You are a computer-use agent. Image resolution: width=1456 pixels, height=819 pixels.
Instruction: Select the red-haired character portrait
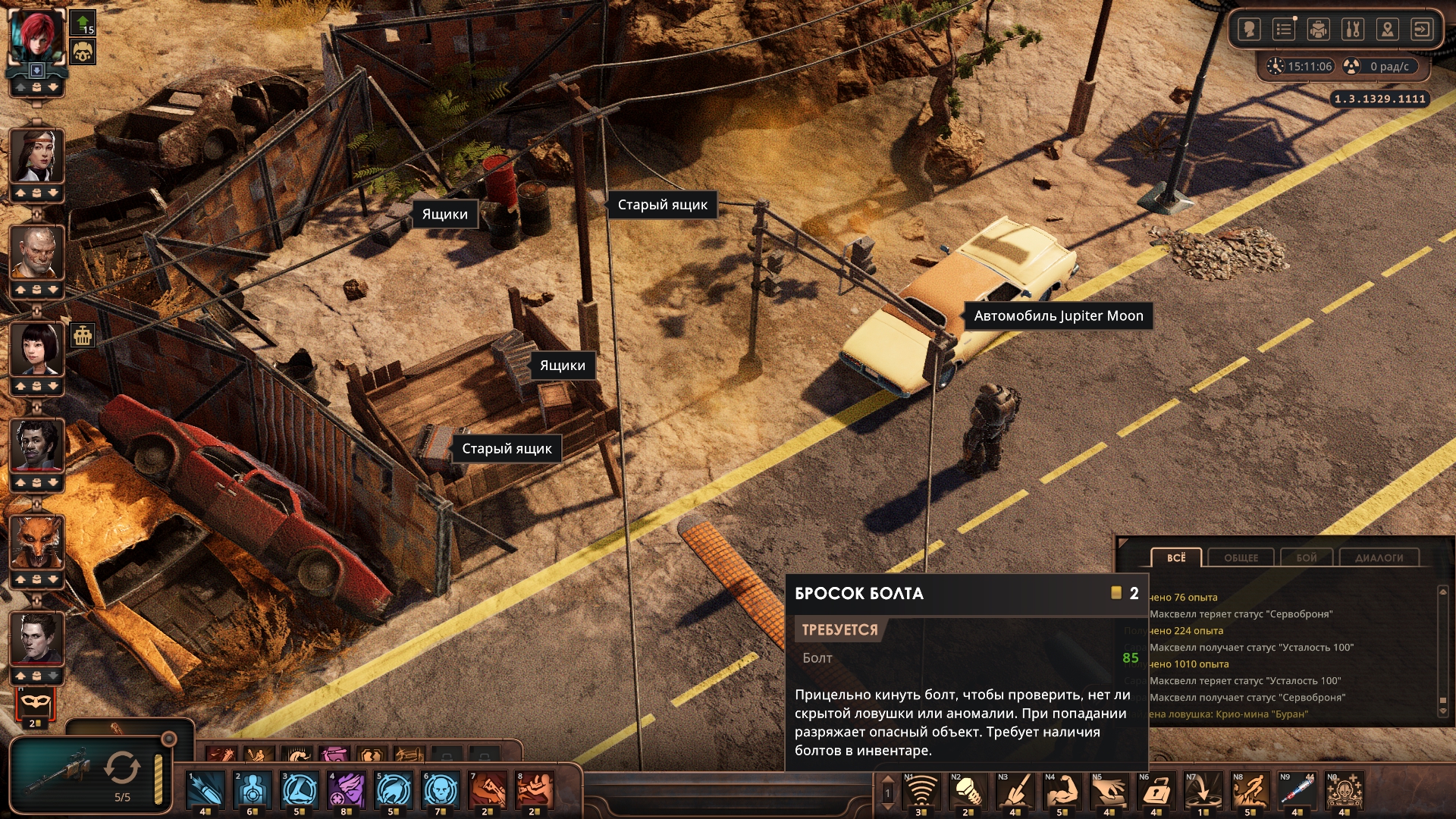[36, 36]
